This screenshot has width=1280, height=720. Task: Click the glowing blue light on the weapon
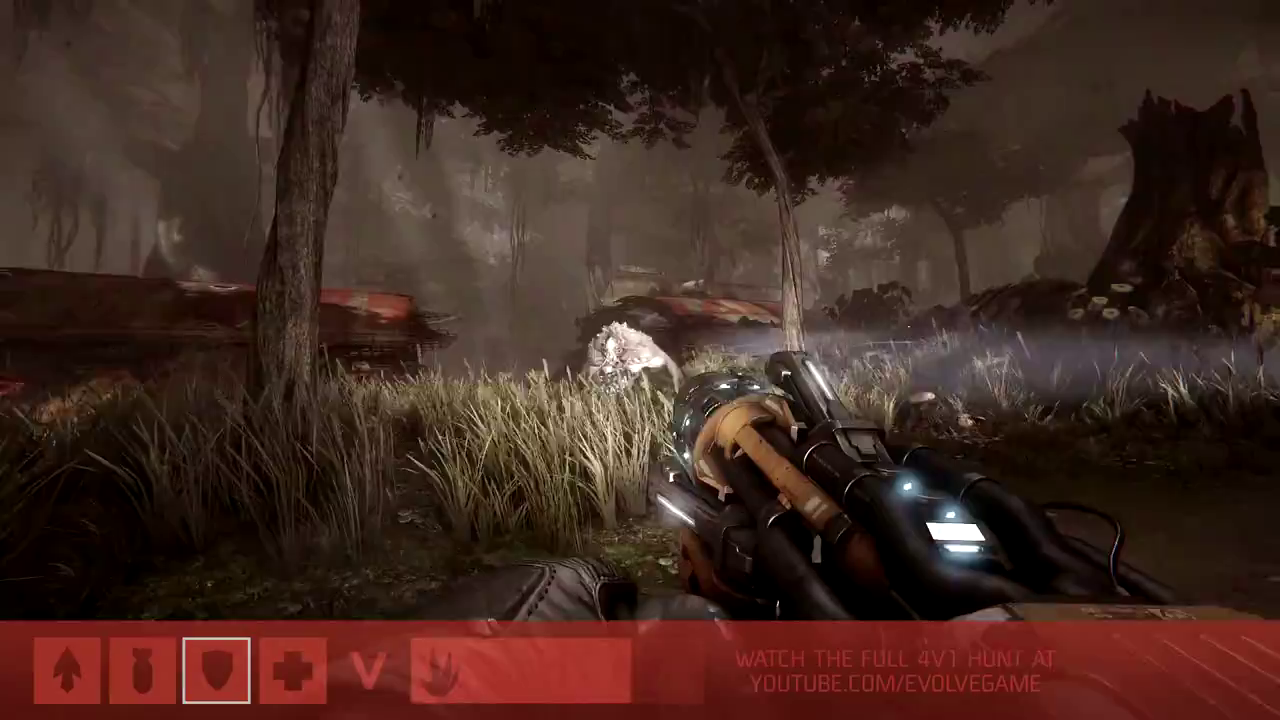tap(908, 488)
